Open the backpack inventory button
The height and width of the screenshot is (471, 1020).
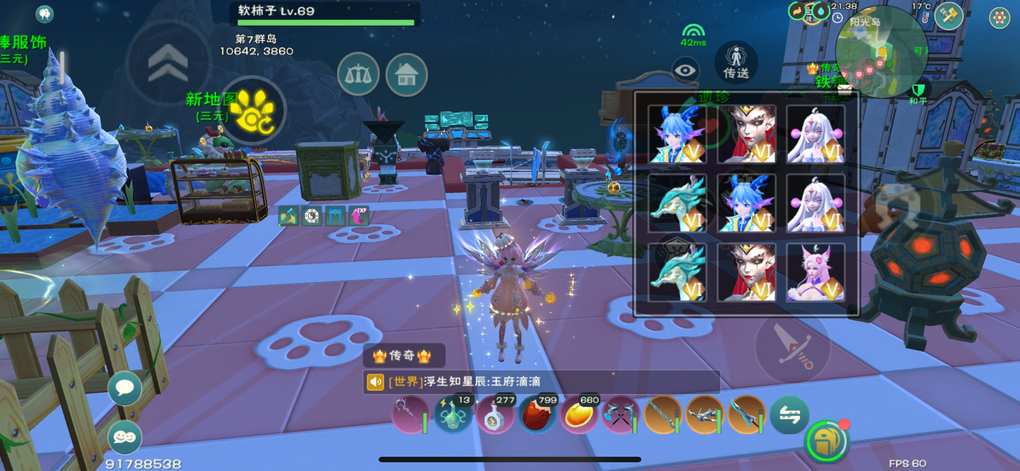pos(827,439)
